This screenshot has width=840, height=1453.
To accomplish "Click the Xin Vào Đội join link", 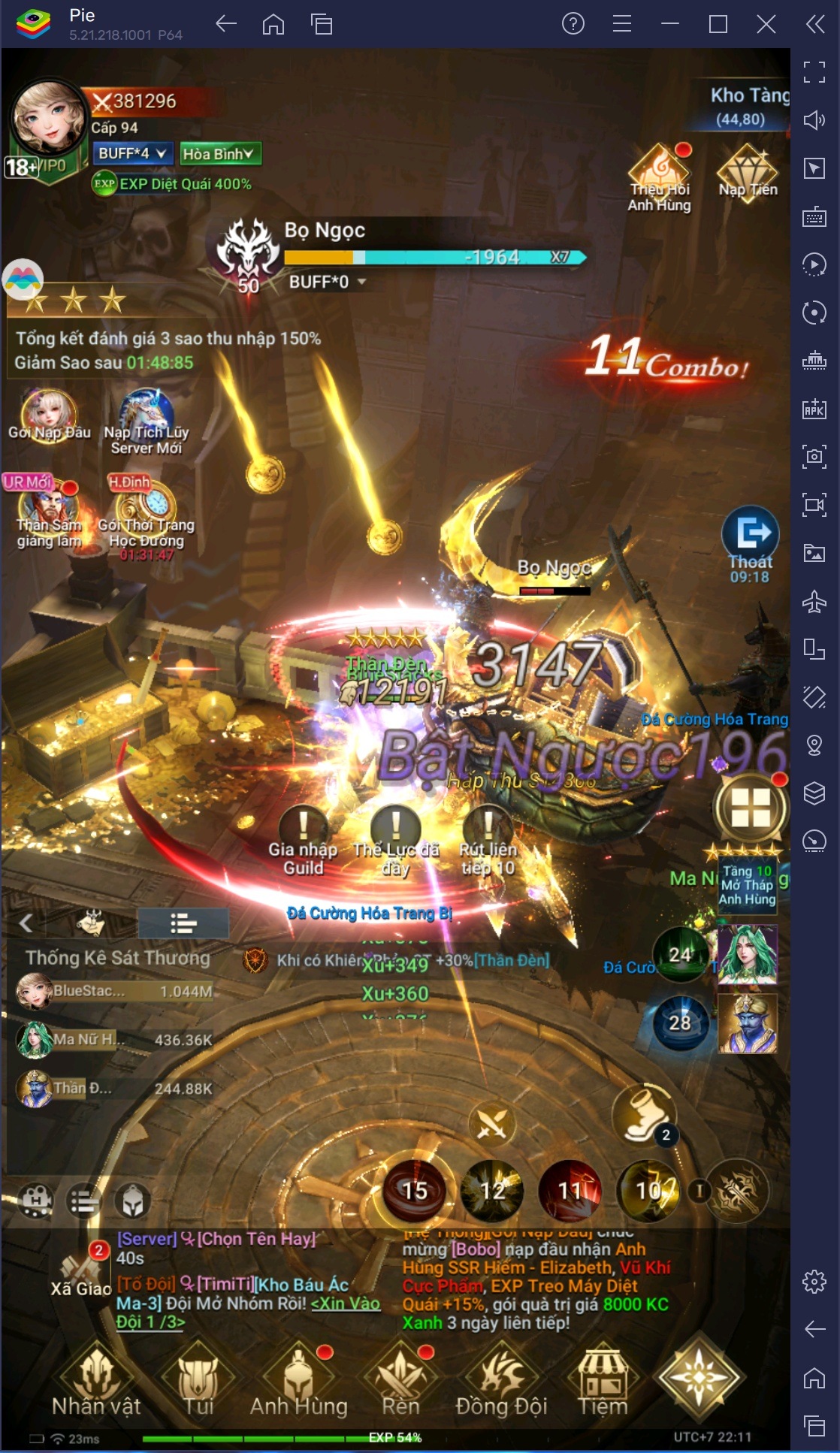I will click(346, 1303).
